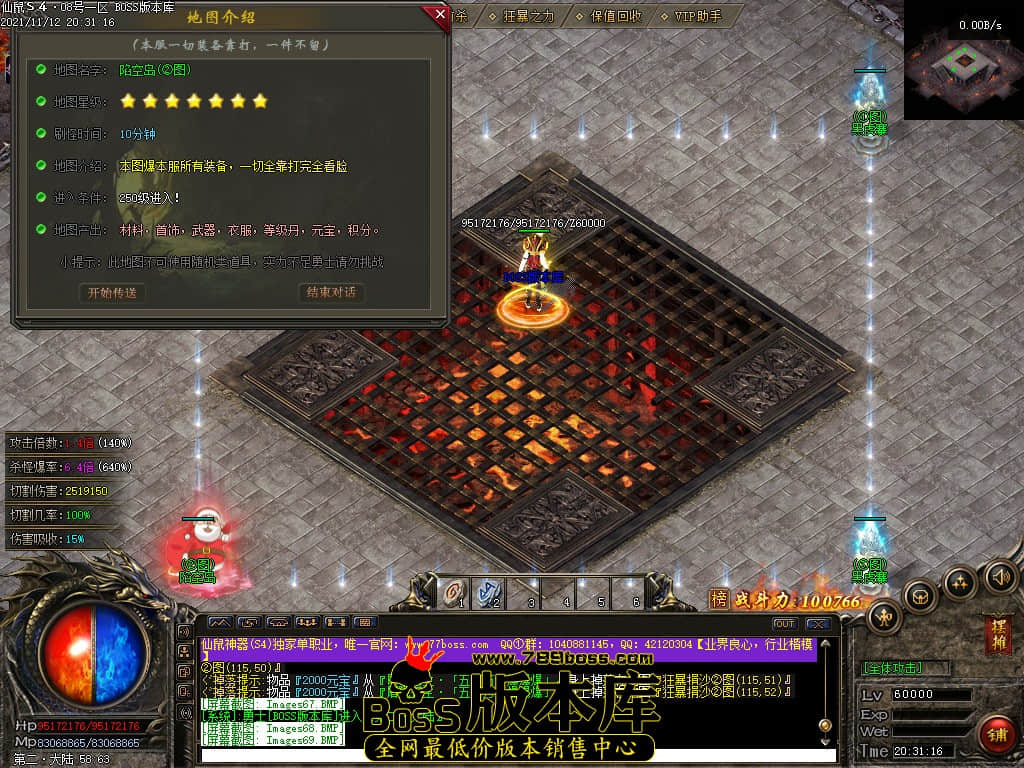The image size is (1024, 768).
Task: Click 开始传送 to start teleport
Action: coord(111,293)
